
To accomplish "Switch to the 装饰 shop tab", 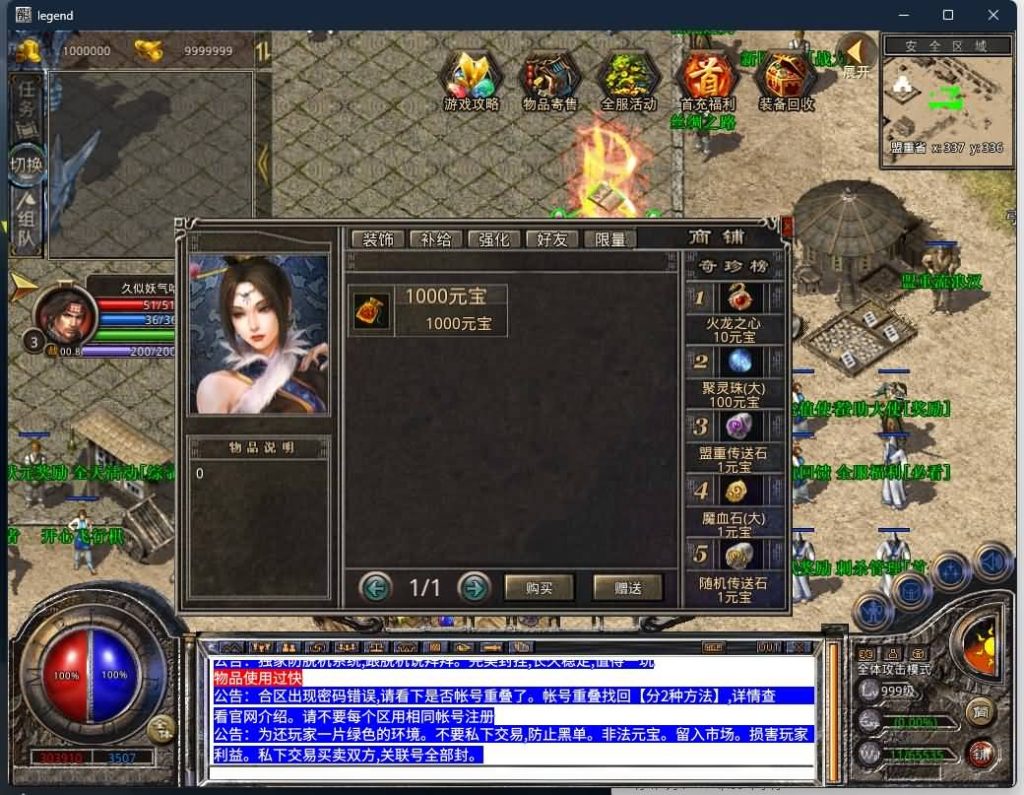I will (377, 240).
